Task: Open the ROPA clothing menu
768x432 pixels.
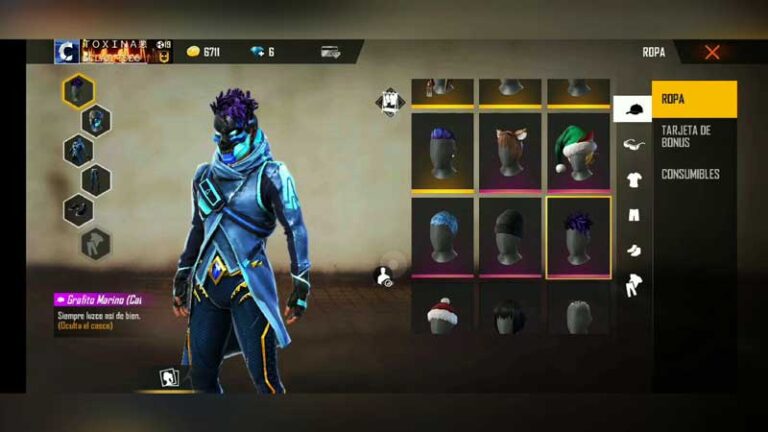Action: coord(694,100)
